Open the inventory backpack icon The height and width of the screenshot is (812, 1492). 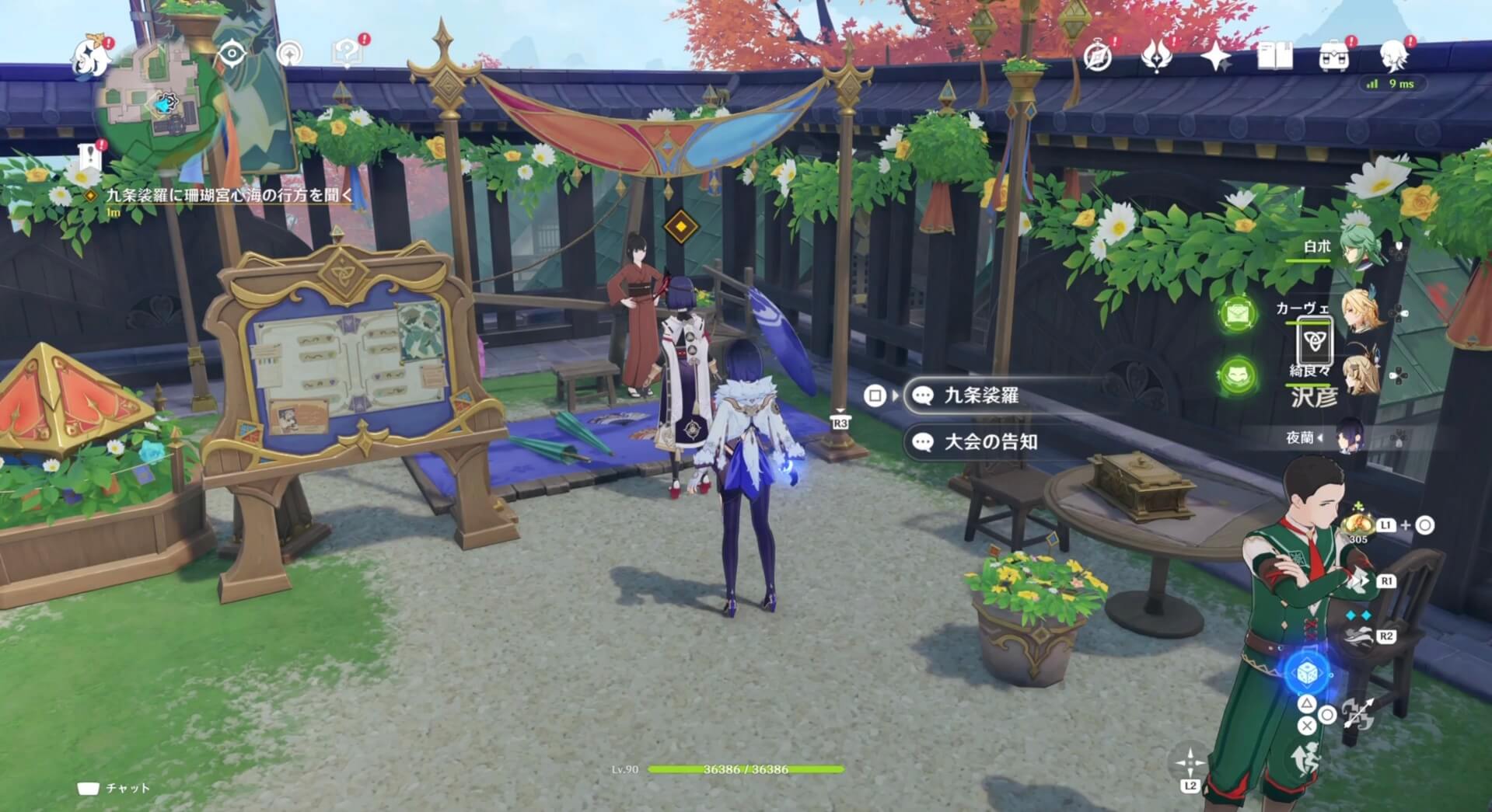coord(1334,54)
